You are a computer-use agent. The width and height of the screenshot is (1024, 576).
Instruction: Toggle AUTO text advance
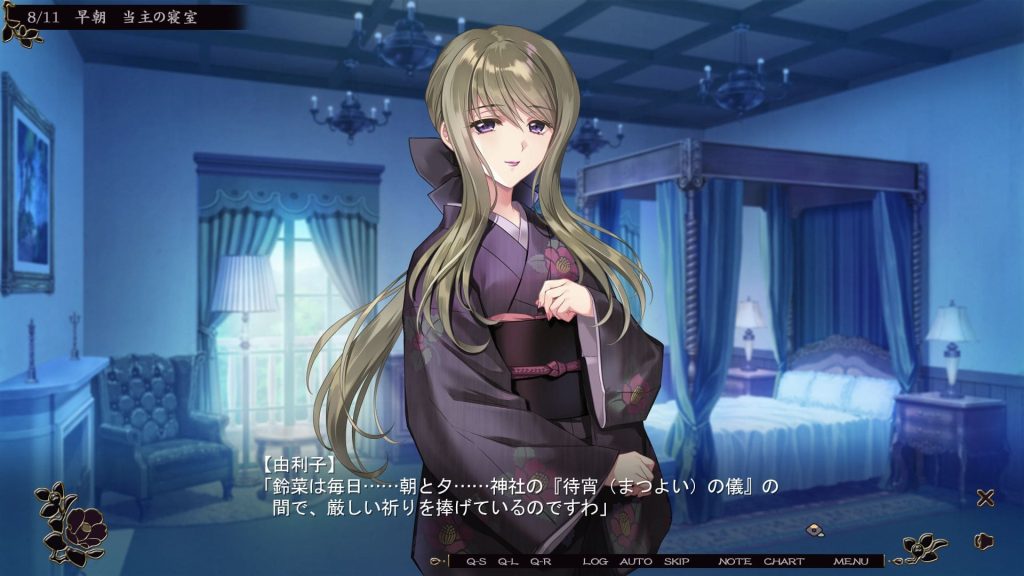pos(636,562)
